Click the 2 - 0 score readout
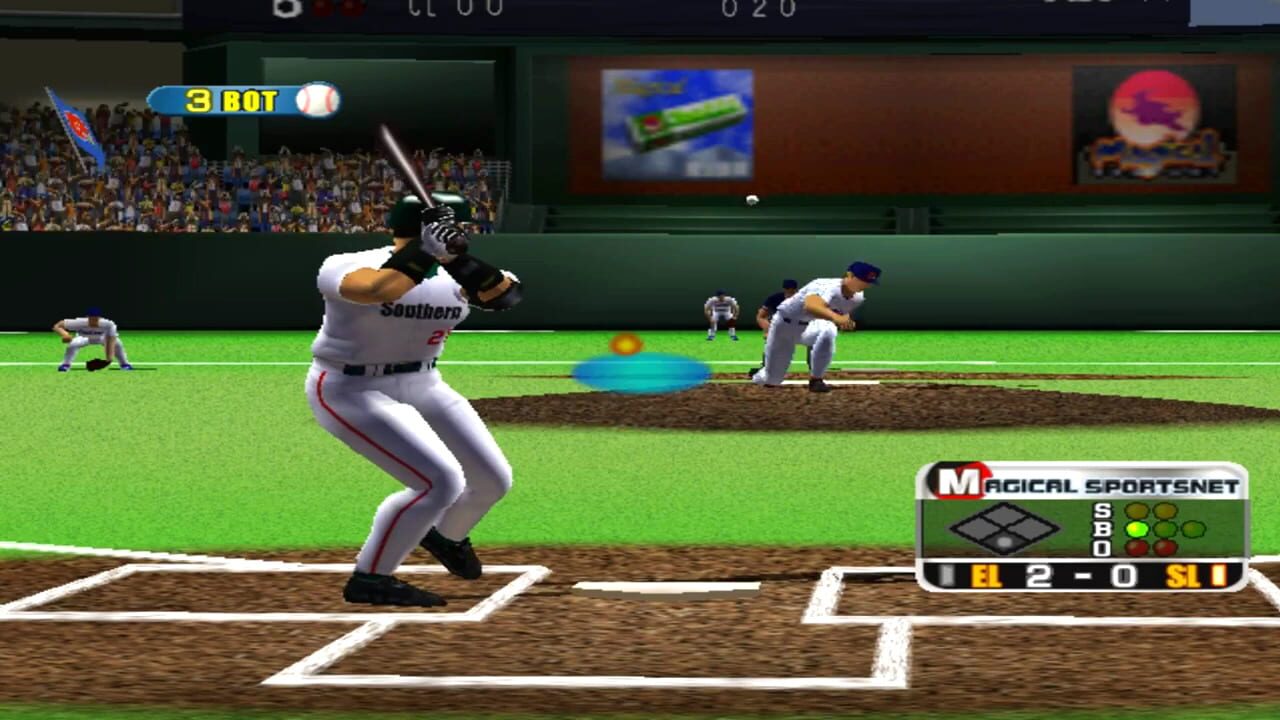1280x720 pixels. pyautogui.click(x=1080, y=575)
